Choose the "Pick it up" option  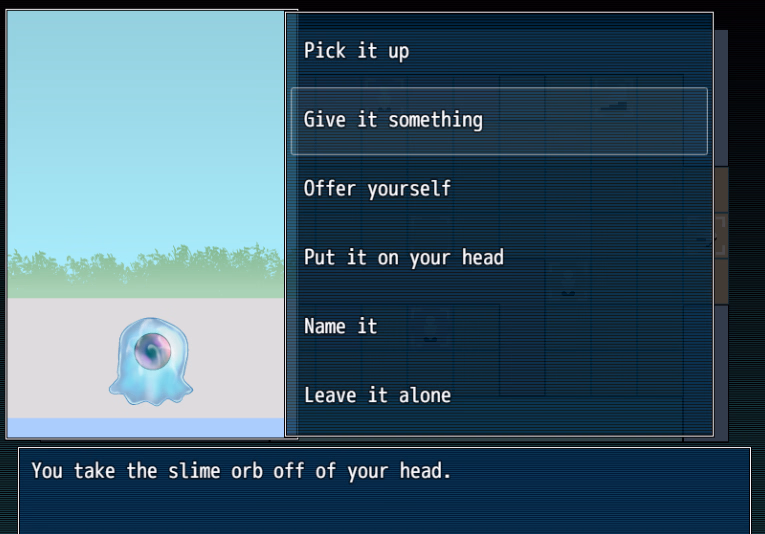pos(357,51)
